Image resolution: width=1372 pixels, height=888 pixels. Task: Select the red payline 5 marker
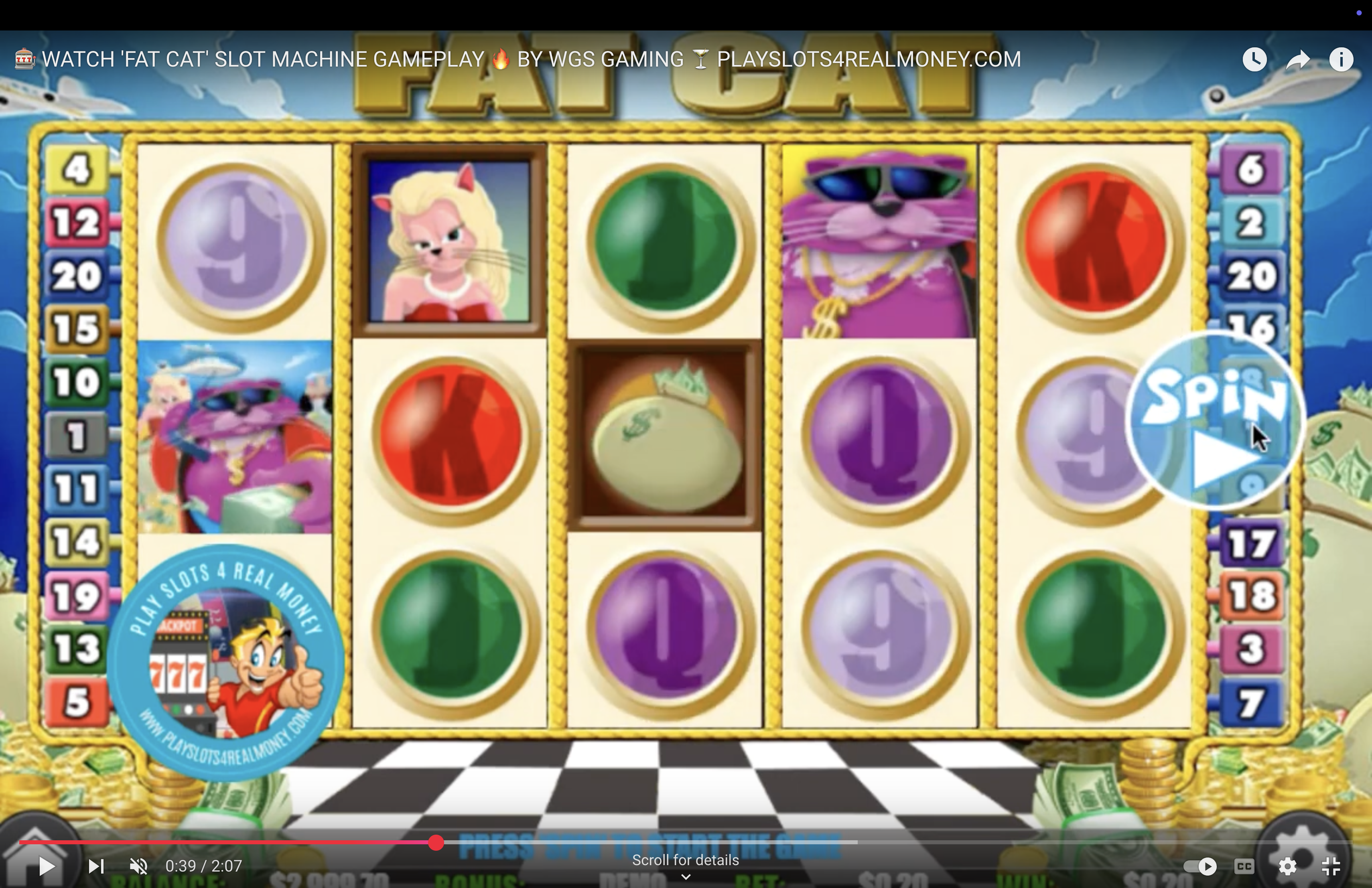(x=77, y=702)
